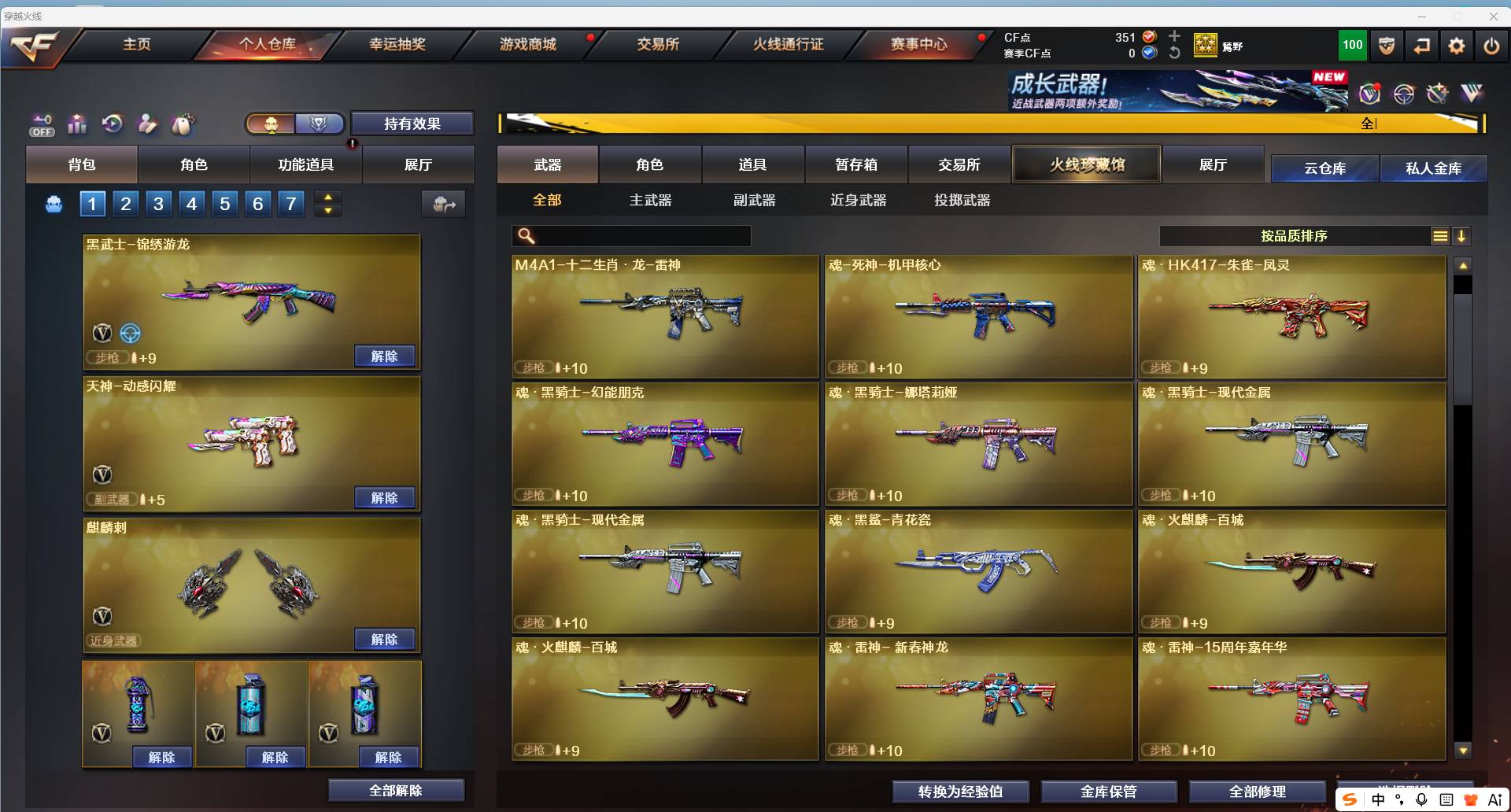
Task: Click the mouse pet icon in top toolbar
Action: 183,124
